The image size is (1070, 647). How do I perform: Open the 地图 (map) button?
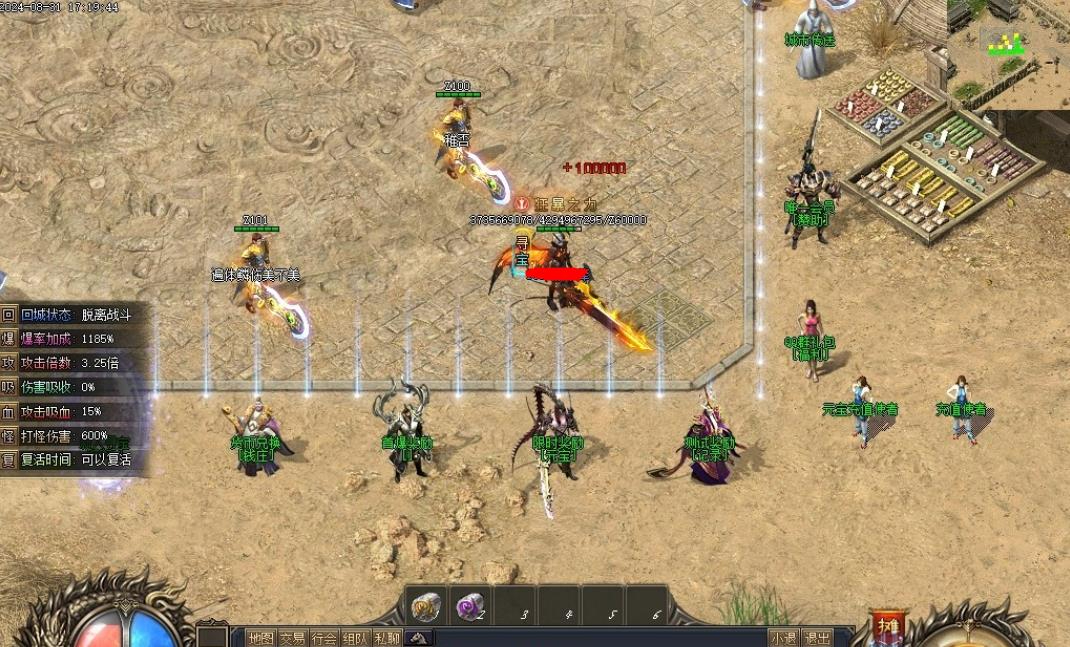261,638
